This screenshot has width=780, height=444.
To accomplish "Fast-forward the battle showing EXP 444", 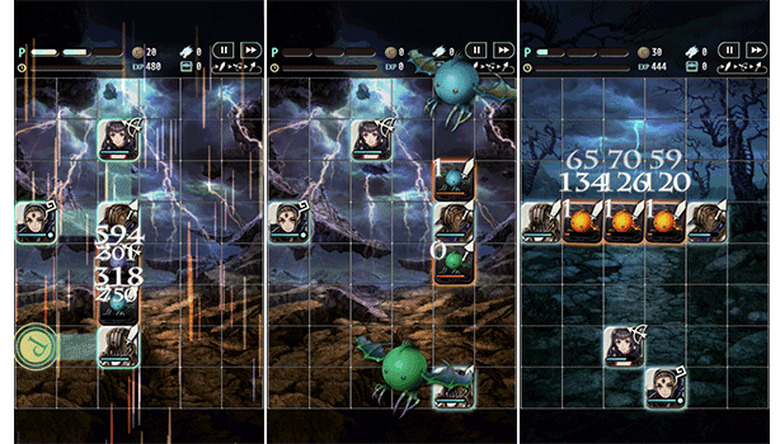I will tap(756, 50).
